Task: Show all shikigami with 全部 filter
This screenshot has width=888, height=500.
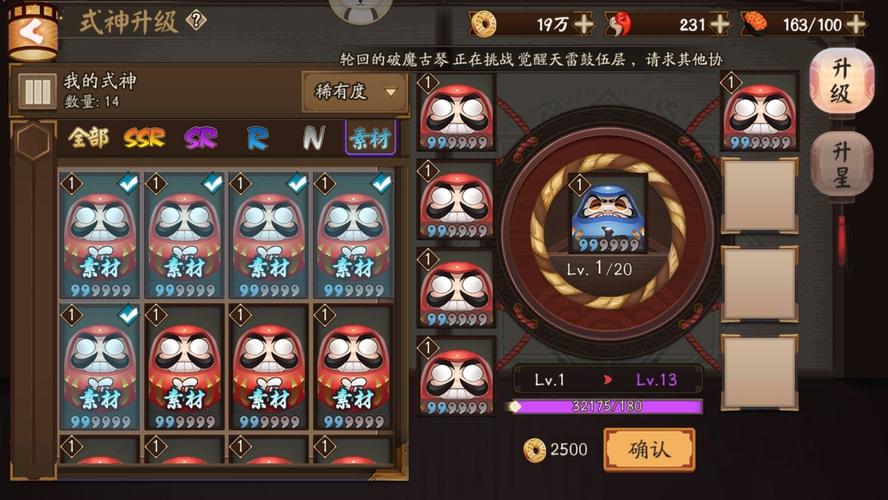Action: pyautogui.click(x=88, y=138)
